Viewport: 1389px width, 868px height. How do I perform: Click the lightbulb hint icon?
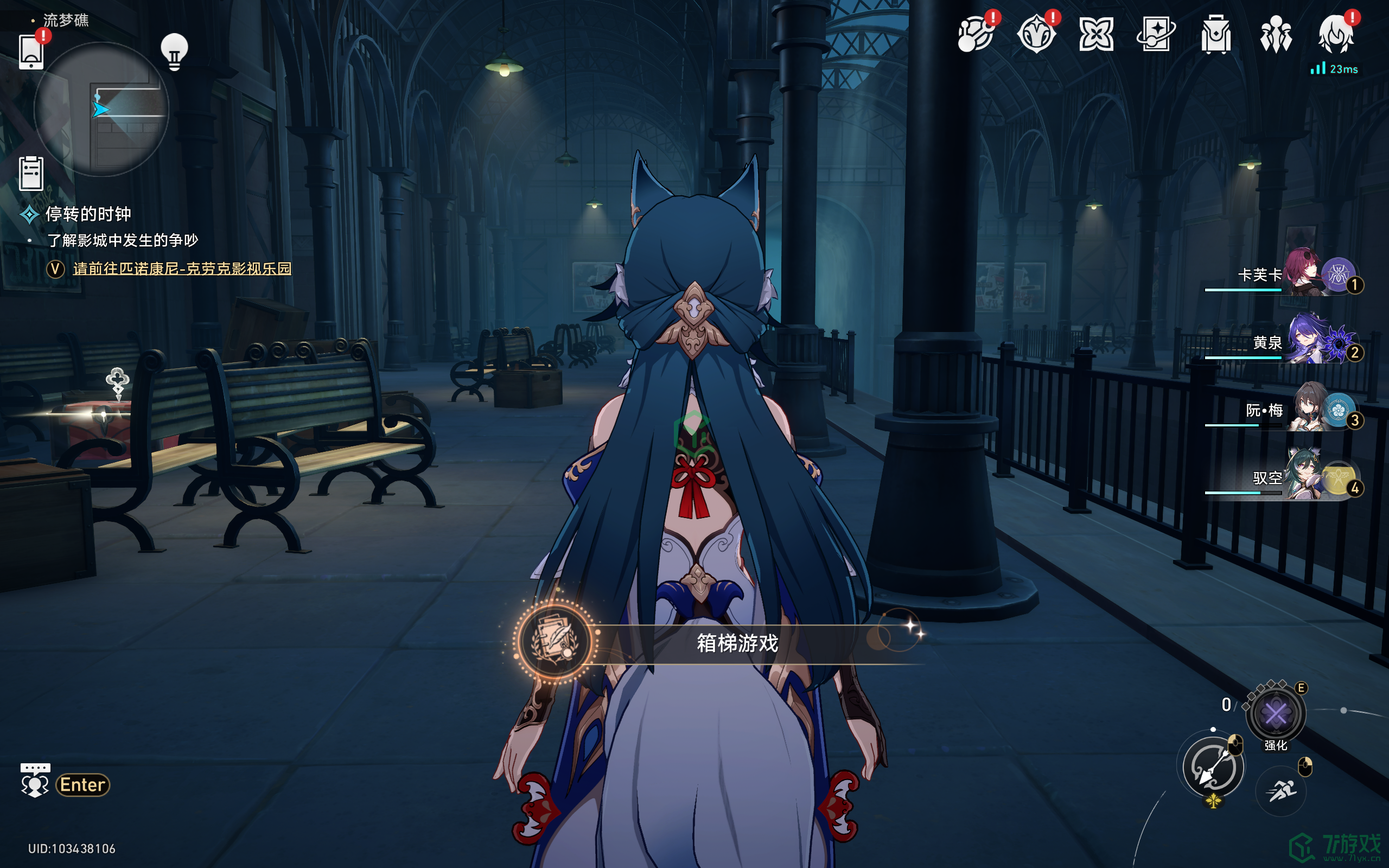(174, 52)
